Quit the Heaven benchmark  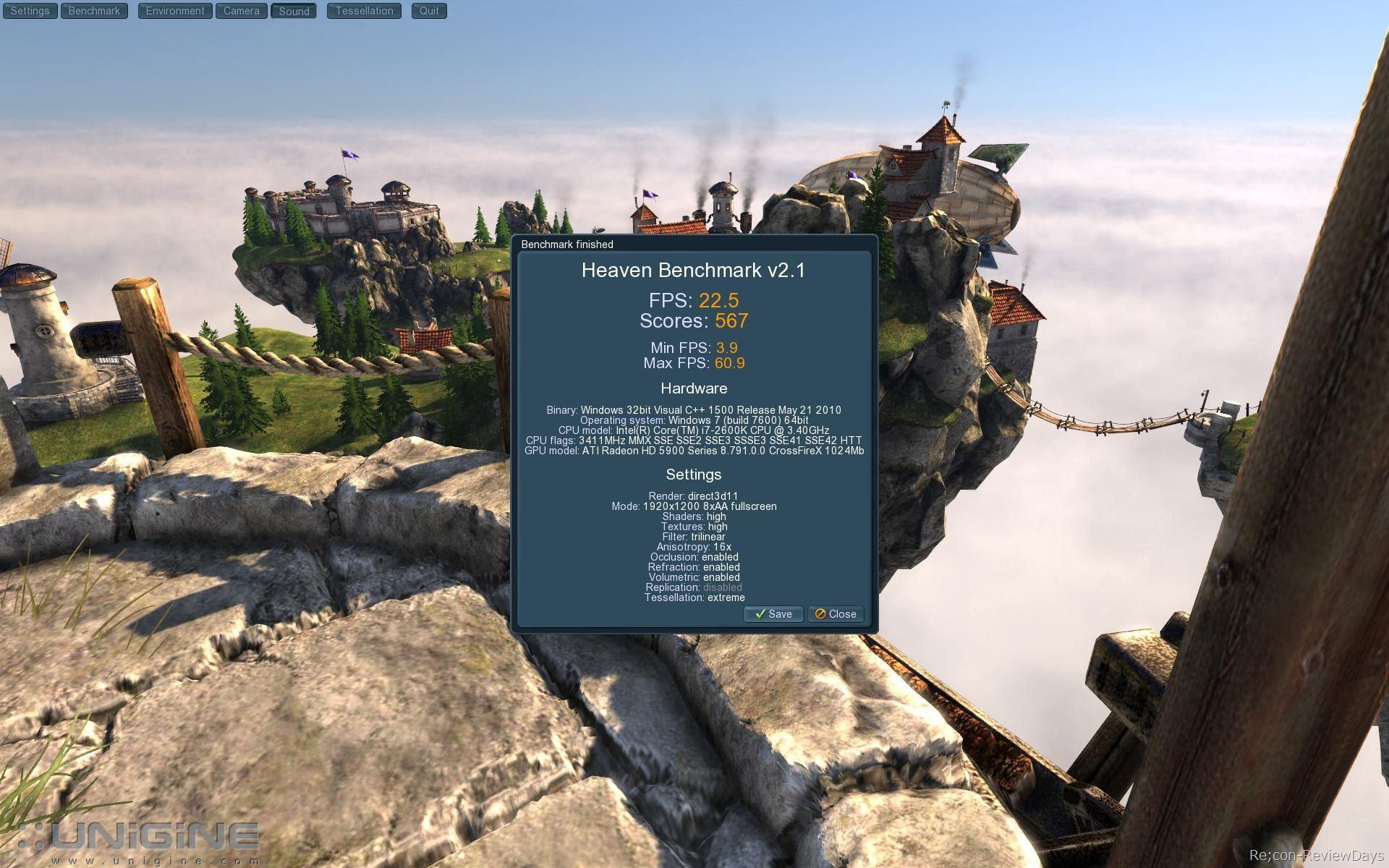pyautogui.click(x=429, y=11)
